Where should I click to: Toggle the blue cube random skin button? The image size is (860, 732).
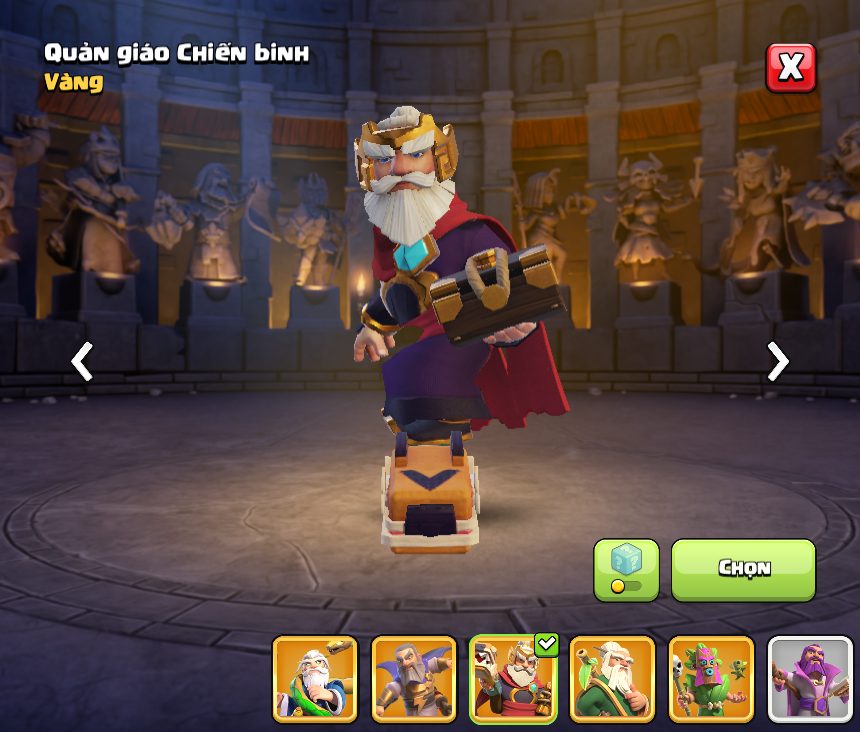626,569
